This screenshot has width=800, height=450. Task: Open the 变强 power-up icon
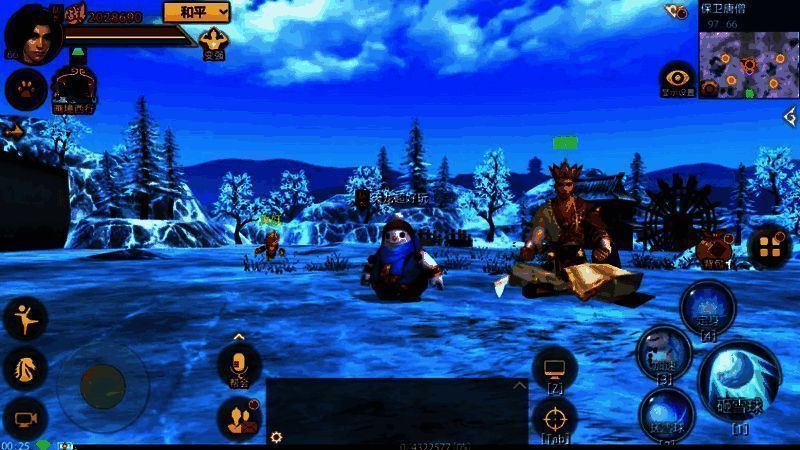pyautogui.click(x=212, y=43)
